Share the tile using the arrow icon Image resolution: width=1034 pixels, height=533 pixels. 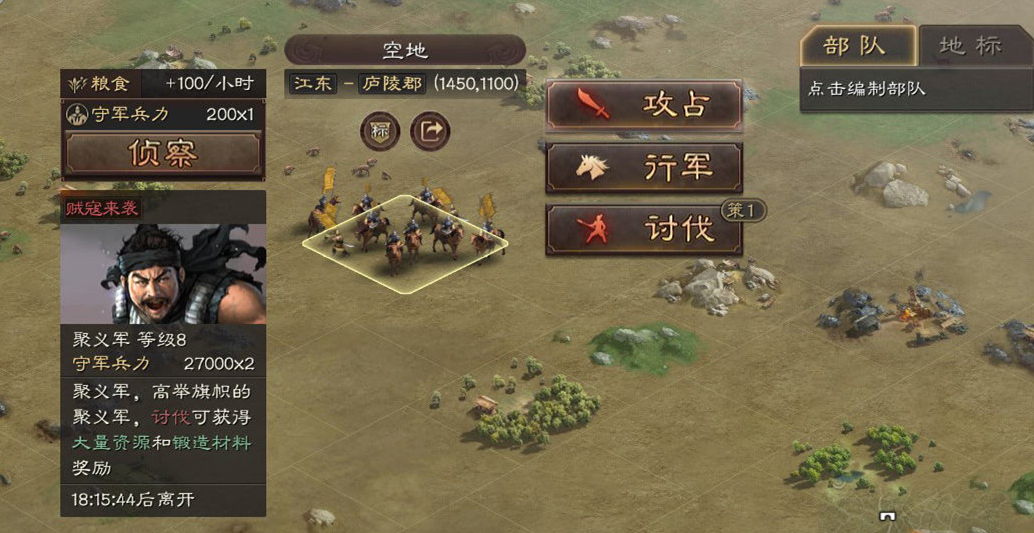pos(430,131)
